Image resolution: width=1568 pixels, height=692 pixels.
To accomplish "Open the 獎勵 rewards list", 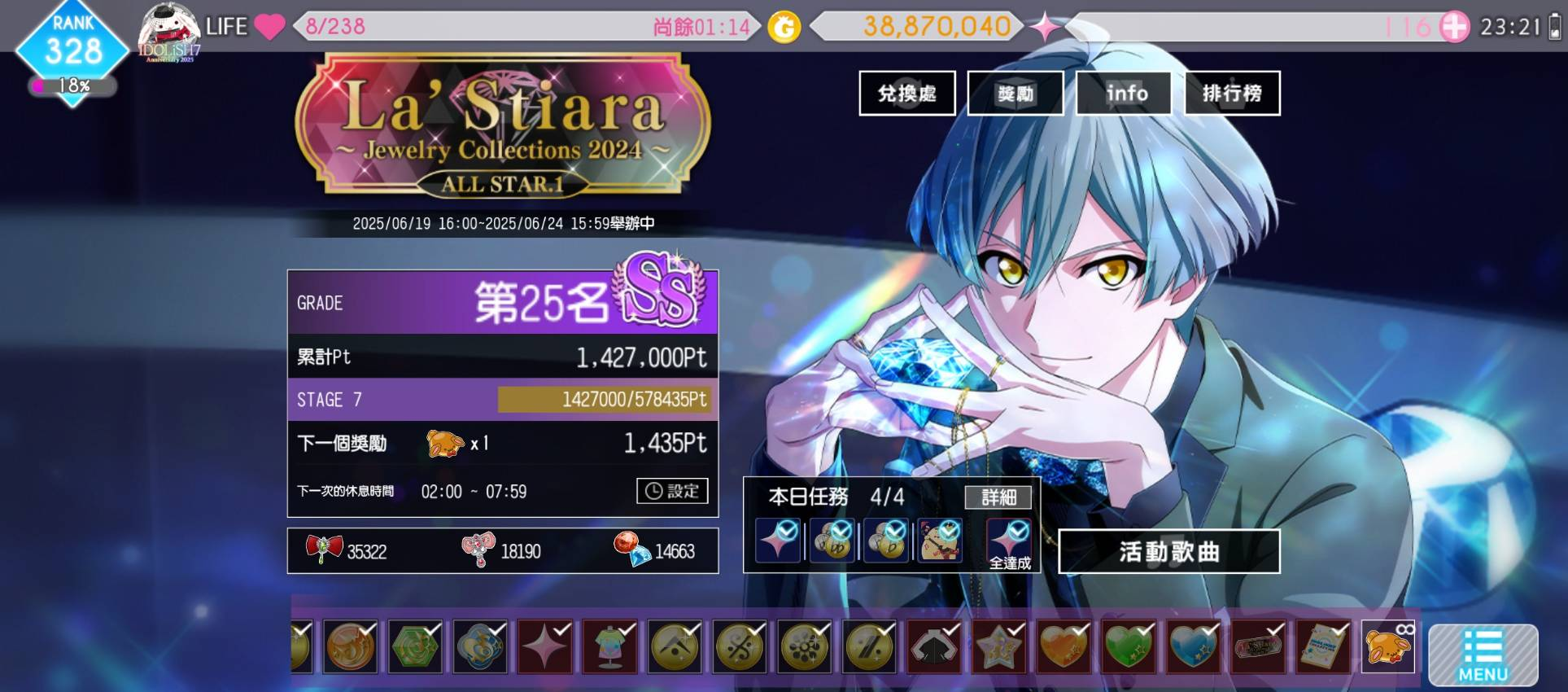I will (1015, 94).
